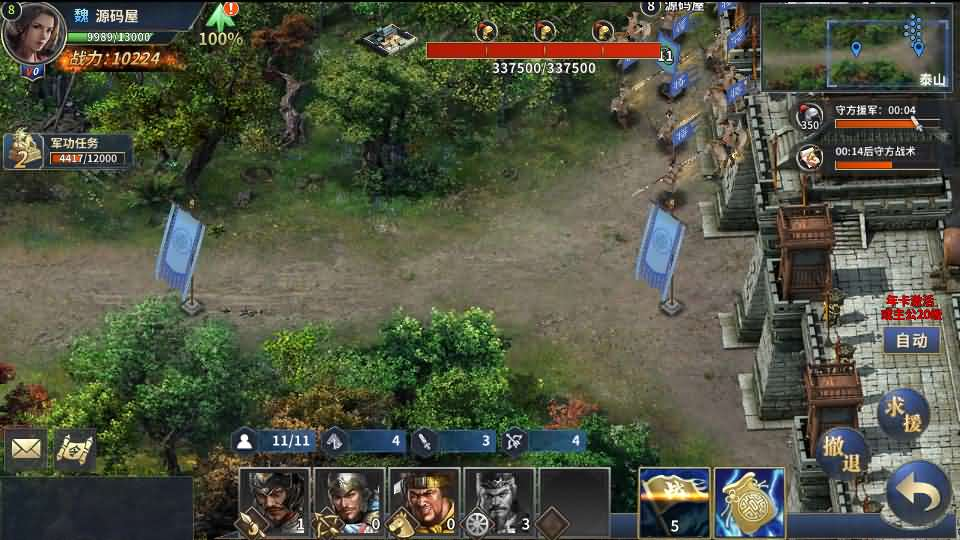The width and height of the screenshot is (960, 540).
Task: Open the mail envelope icon
Action: pyautogui.click(x=26, y=450)
